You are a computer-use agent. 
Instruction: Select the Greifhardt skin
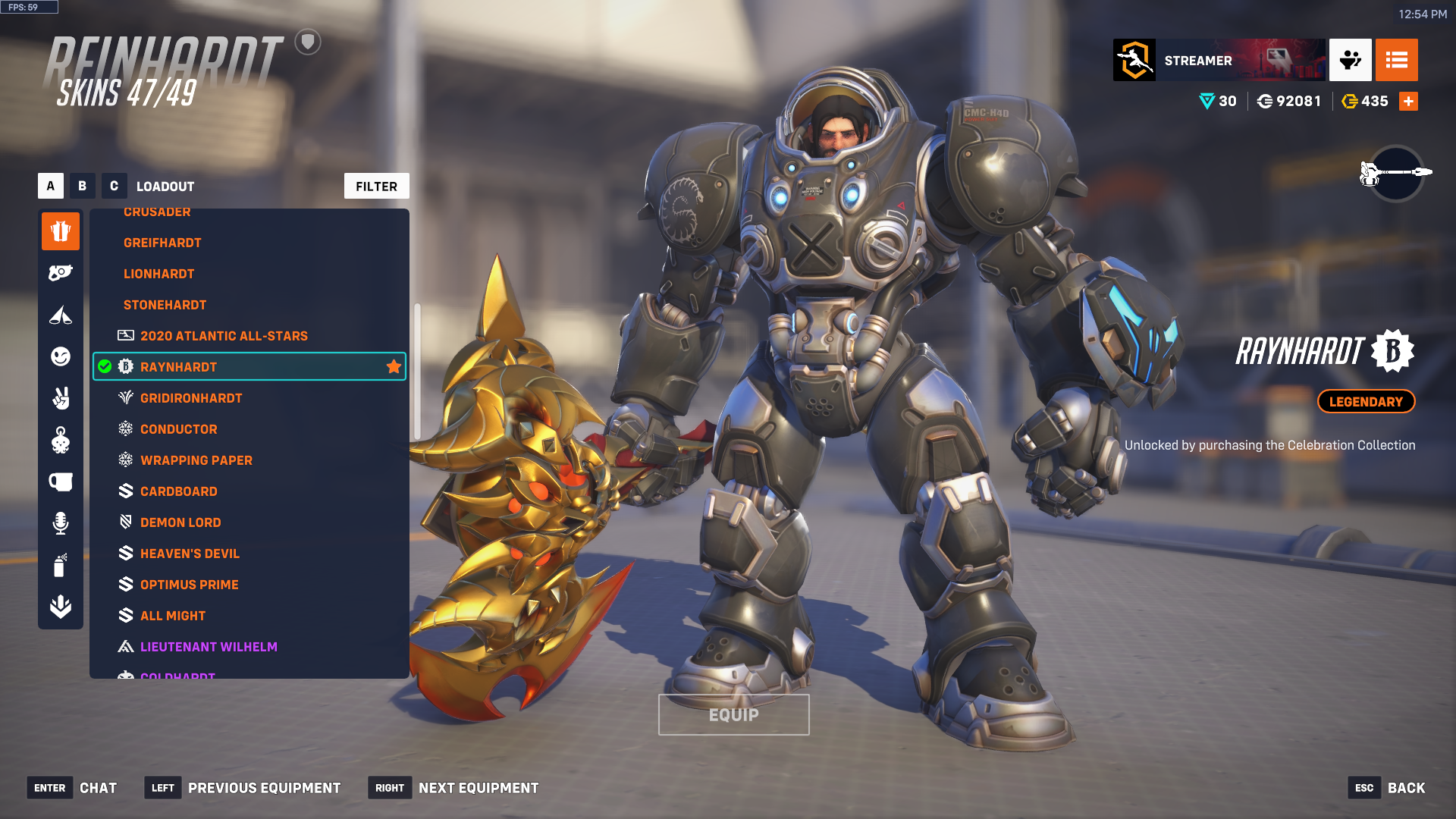162,243
